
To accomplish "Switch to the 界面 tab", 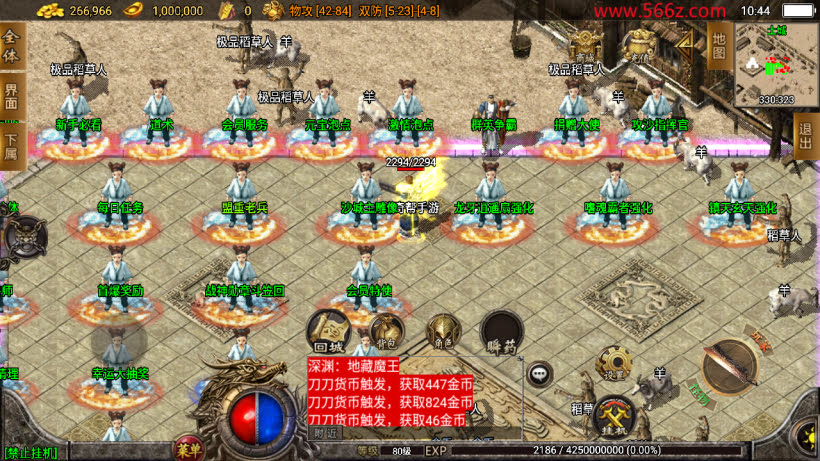I will click(x=12, y=97).
